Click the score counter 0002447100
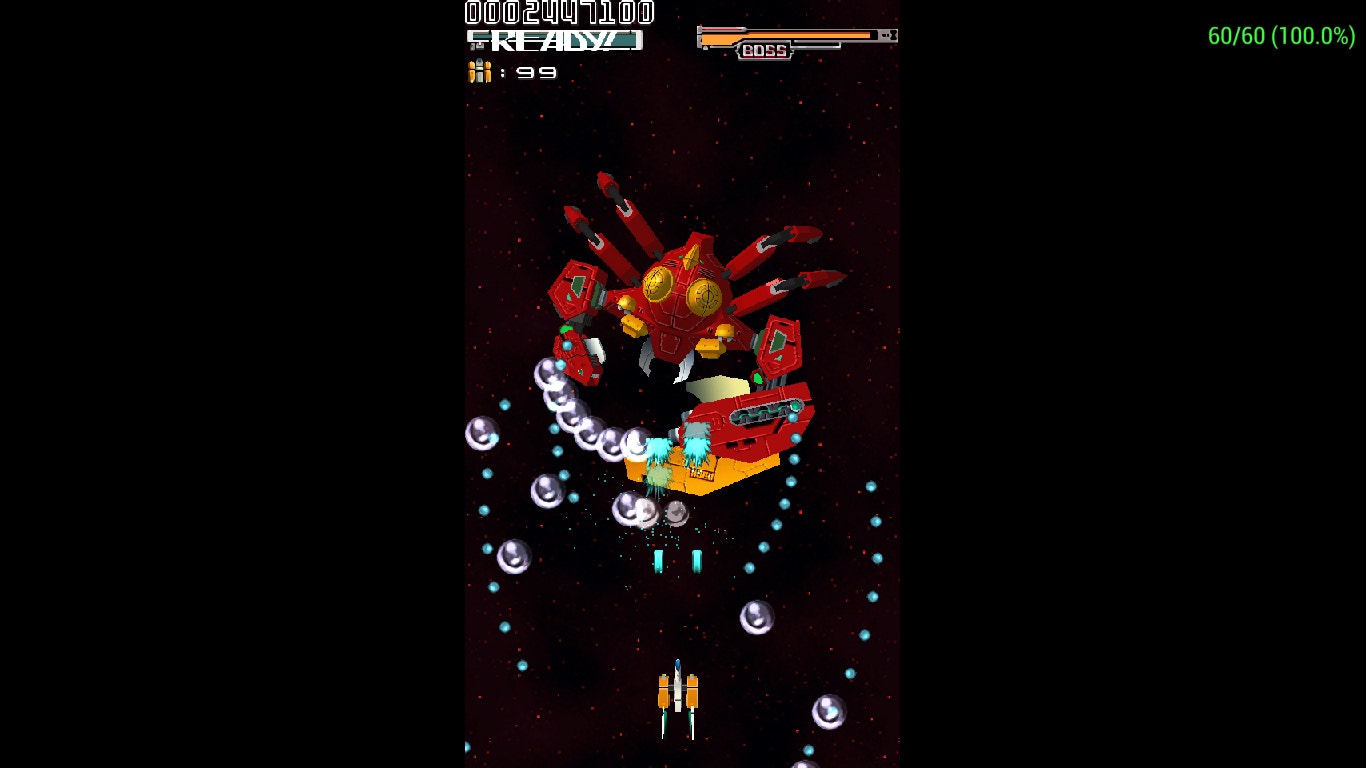Screen dimensions: 1366x768 (557, 13)
